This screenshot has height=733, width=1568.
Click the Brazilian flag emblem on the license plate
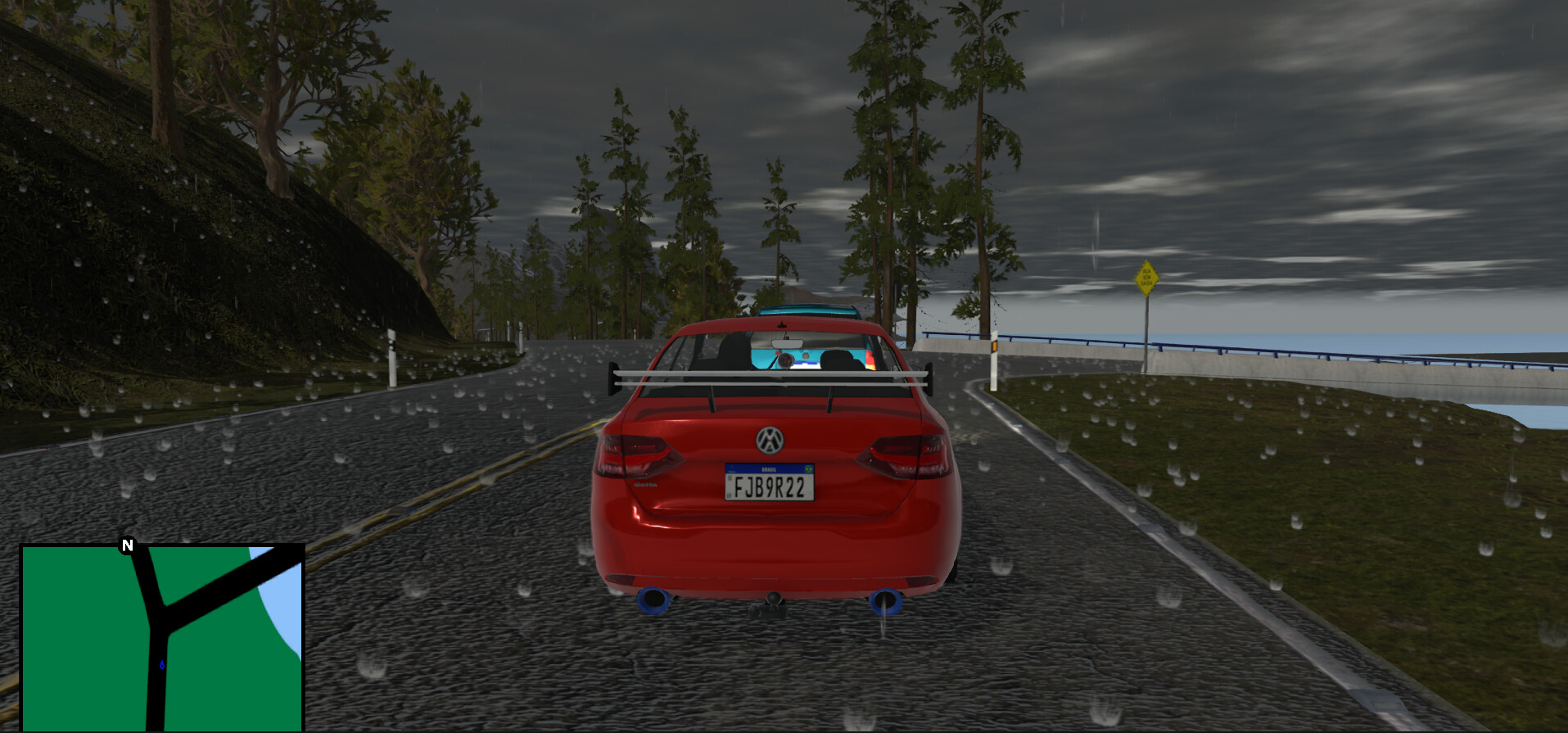click(x=808, y=468)
